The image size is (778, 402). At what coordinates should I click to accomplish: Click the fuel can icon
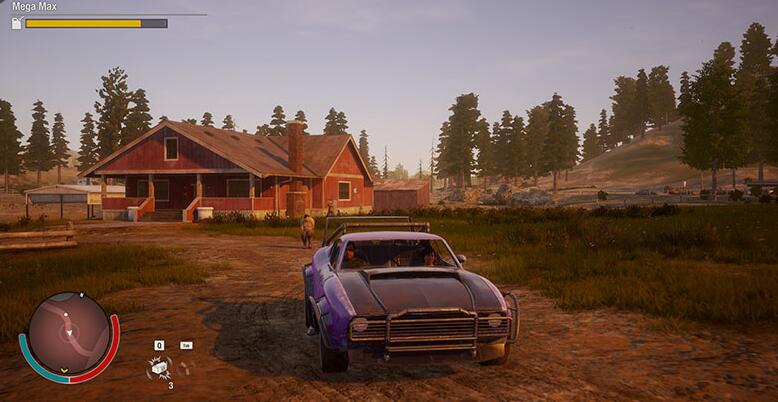(x=16, y=23)
